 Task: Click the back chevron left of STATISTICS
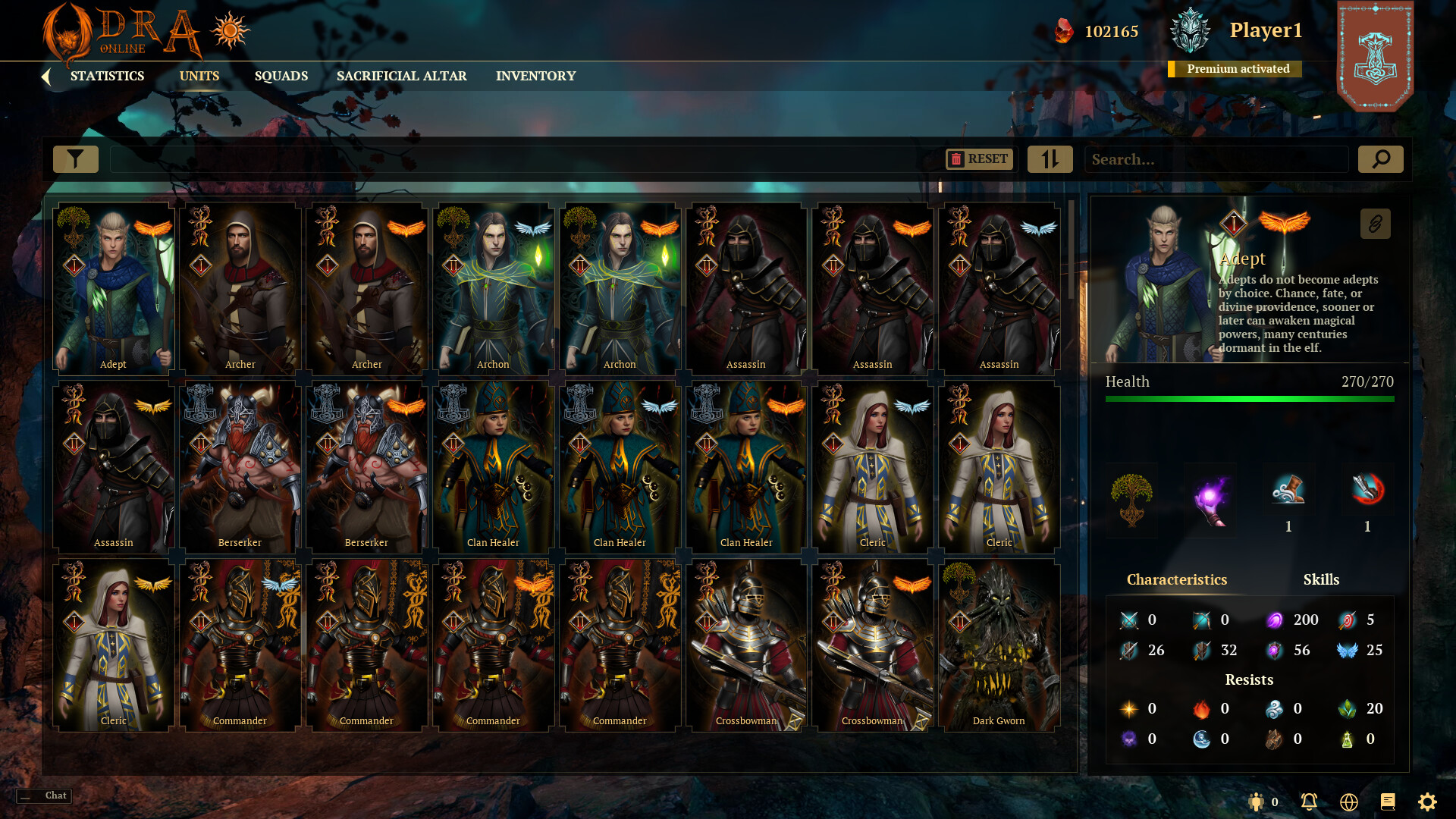point(47,75)
